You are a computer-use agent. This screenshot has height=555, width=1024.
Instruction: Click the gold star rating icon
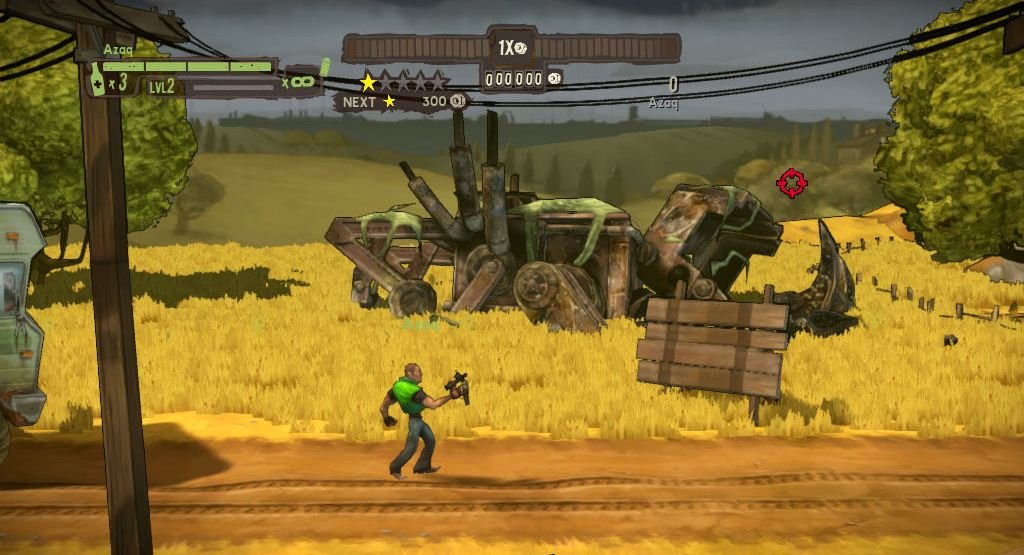368,82
